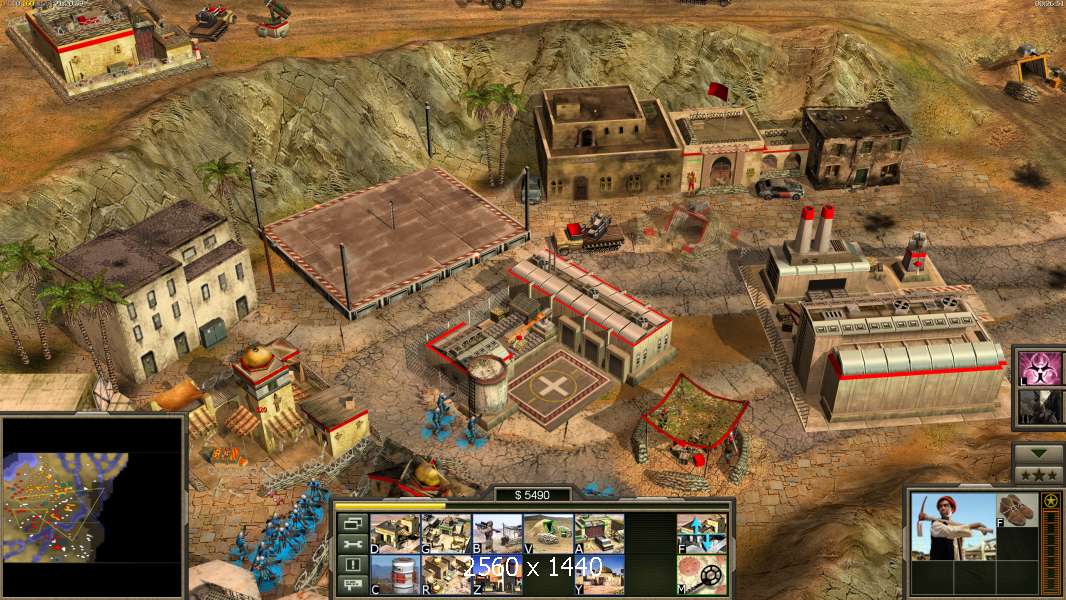Open the three-star general powers button
This screenshot has width=1066, height=600.
pos(1038,474)
